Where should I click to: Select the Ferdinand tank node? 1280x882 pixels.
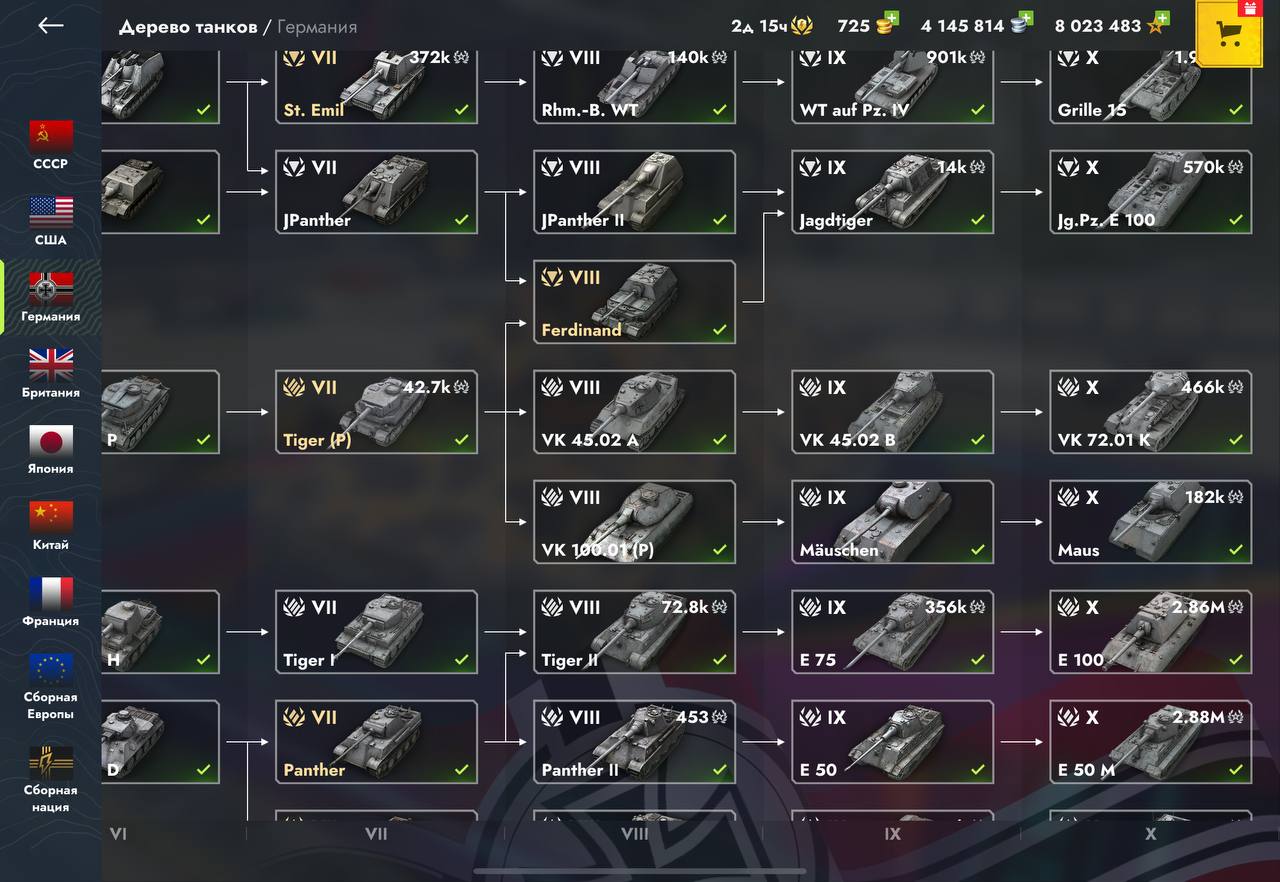coord(634,302)
